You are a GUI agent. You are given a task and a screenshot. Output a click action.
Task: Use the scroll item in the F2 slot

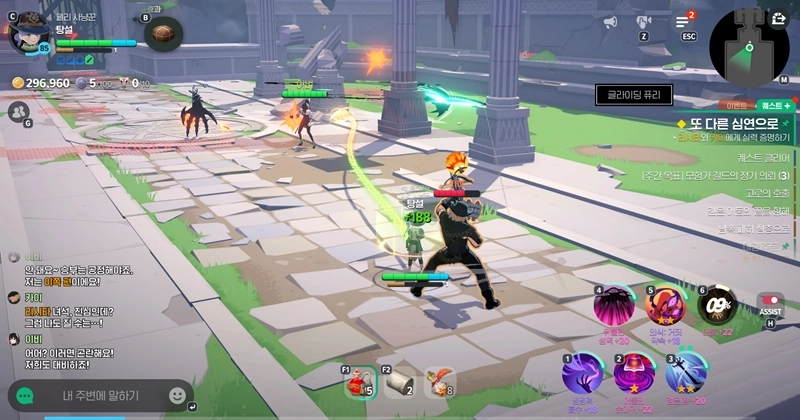click(x=399, y=383)
